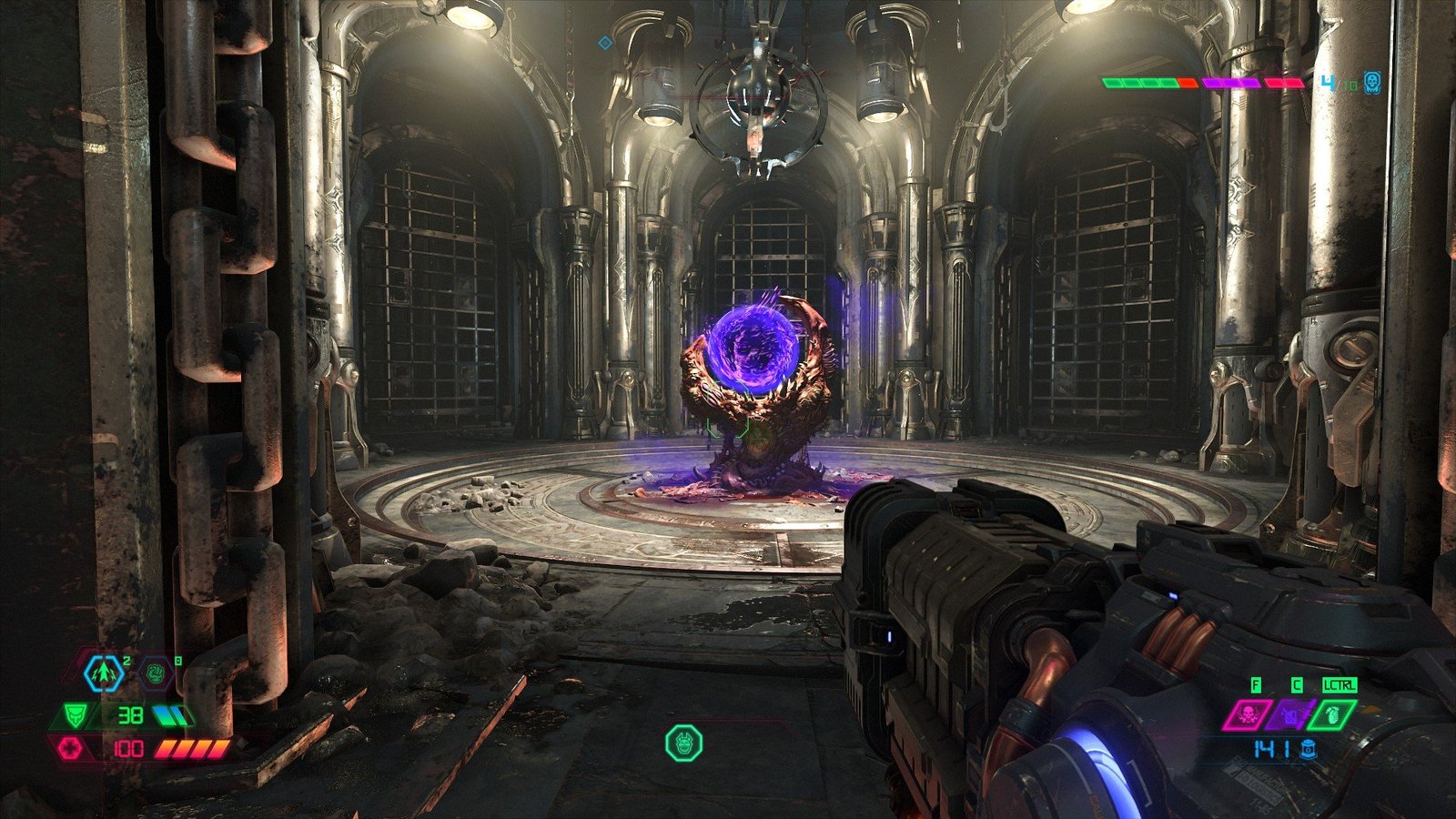Image resolution: width=1456 pixels, height=819 pixels.
Task: Click the extra lives skull icon top right
Action: (x=1371, y=83)
